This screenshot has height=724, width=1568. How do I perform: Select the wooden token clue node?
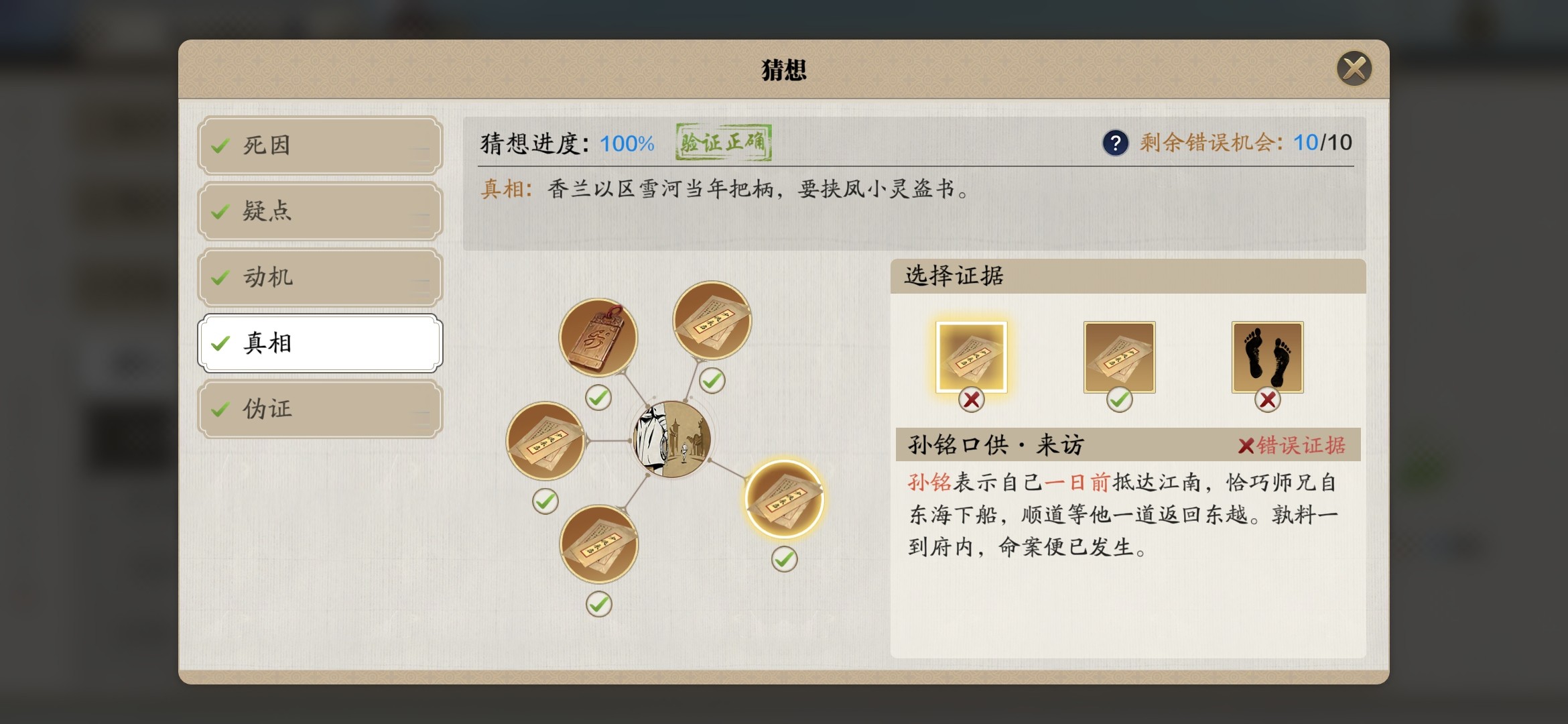tap(598, 337)
